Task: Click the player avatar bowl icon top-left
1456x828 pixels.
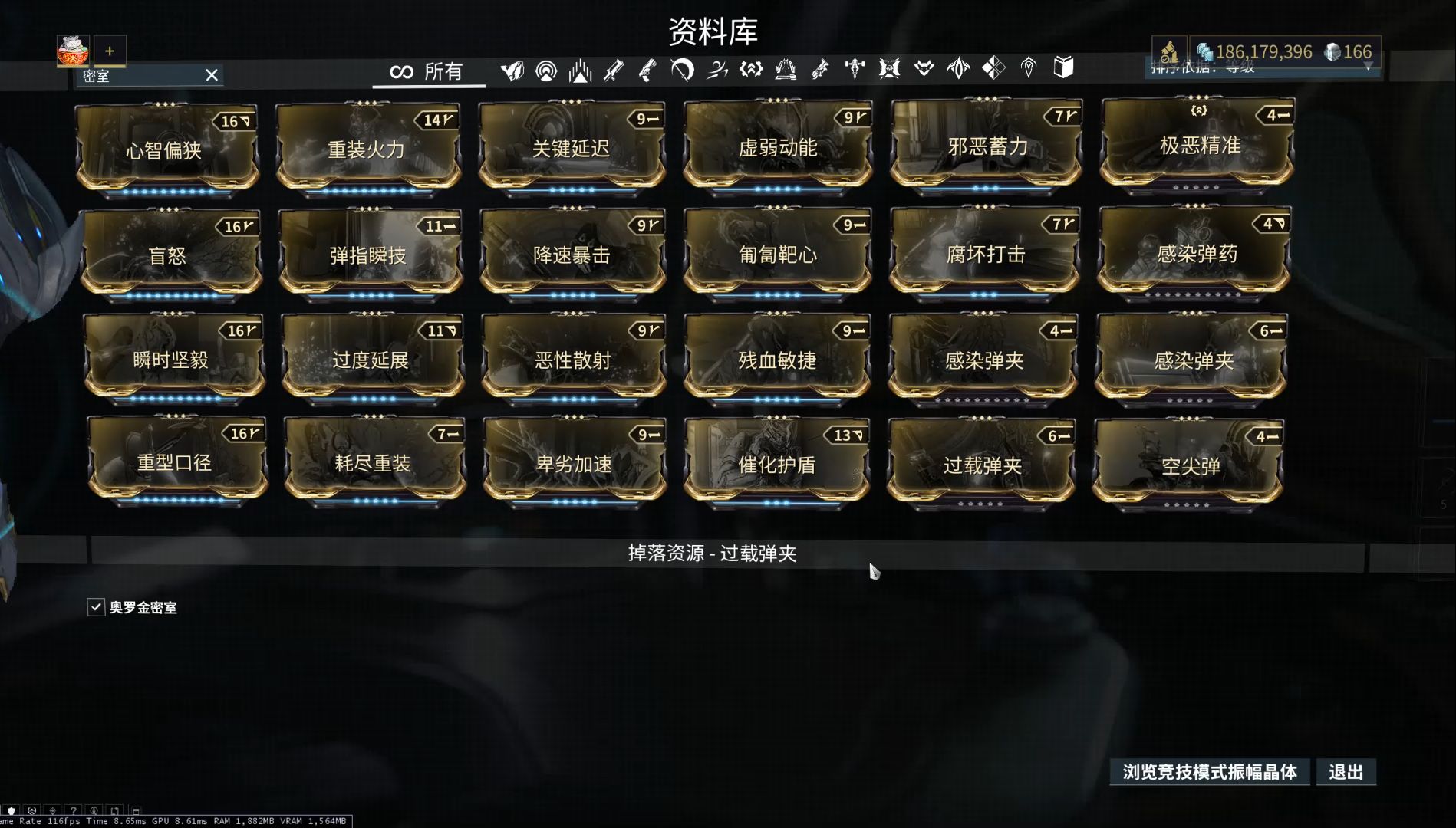Action: [74, 51]
